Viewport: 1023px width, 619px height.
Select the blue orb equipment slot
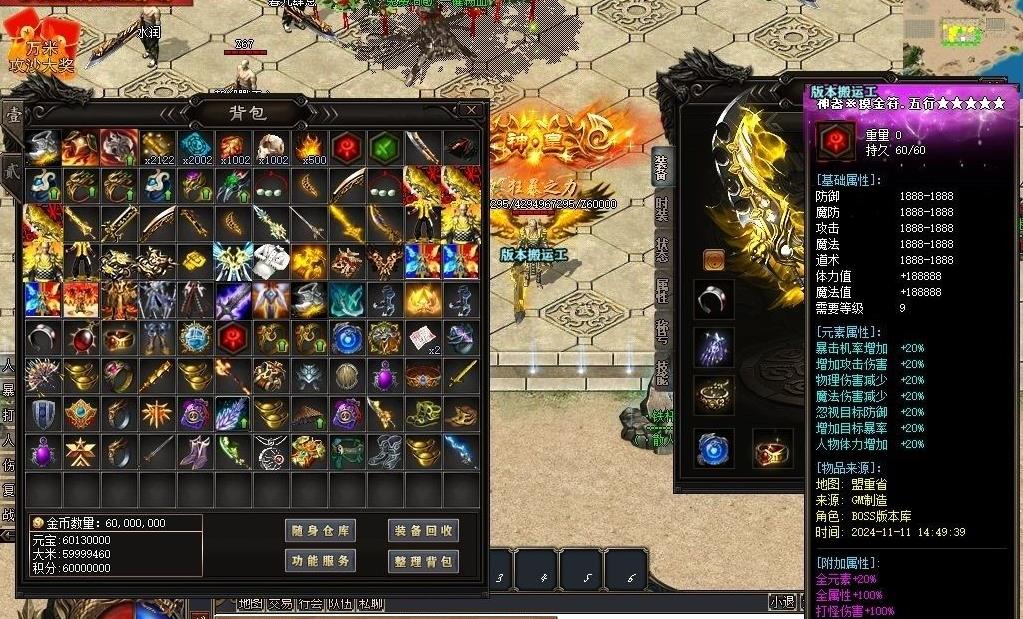tap(714, 449)
